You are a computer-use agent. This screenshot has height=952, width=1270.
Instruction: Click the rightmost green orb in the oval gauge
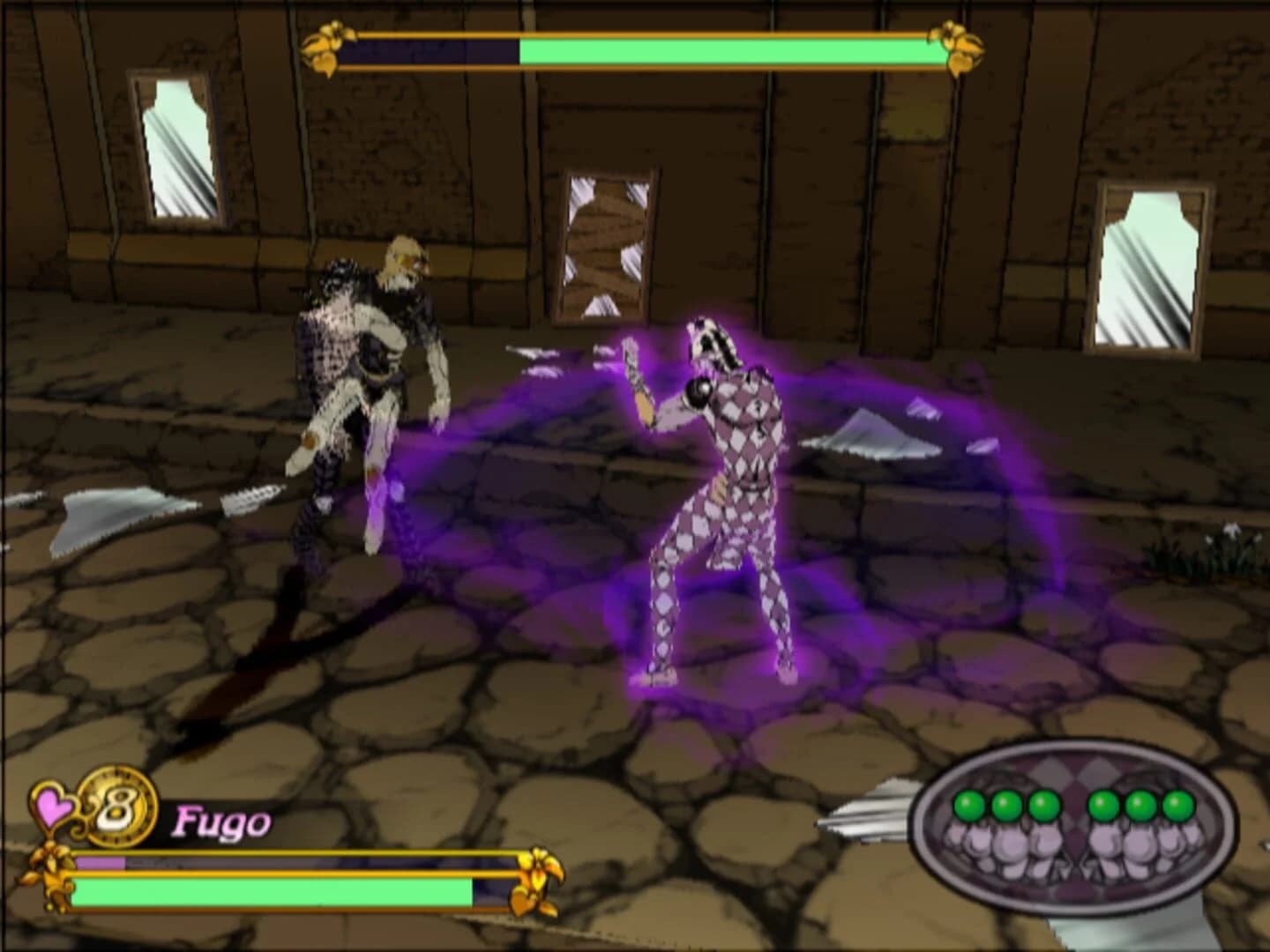coord(1176,805)
